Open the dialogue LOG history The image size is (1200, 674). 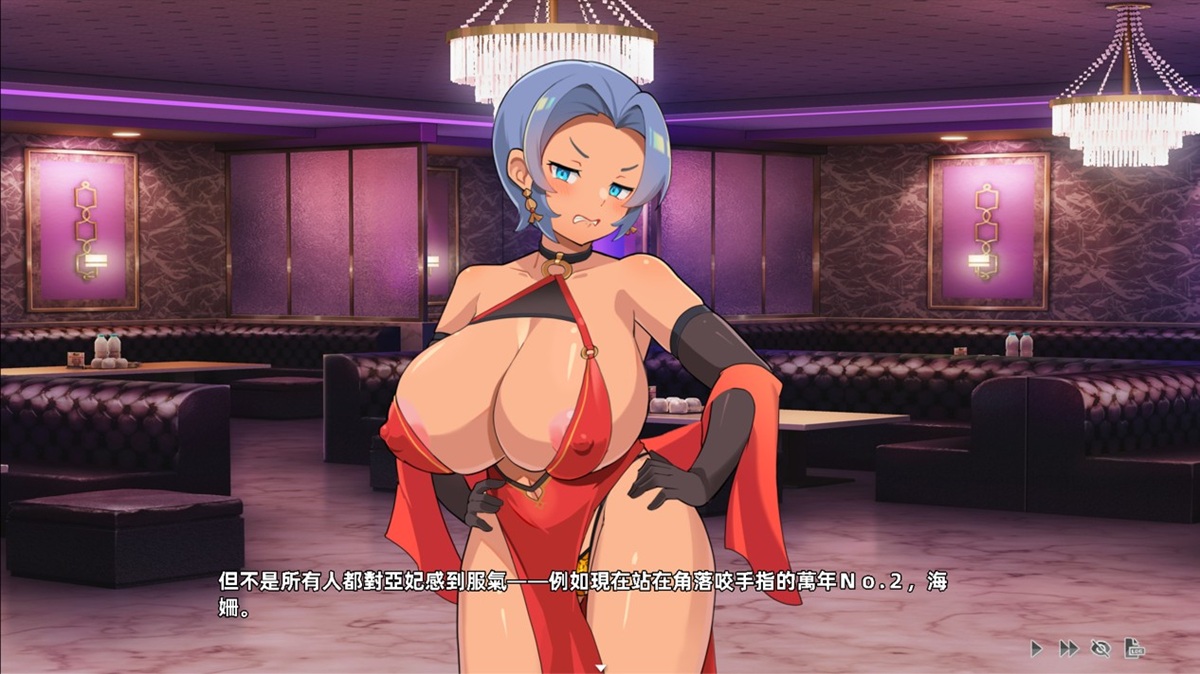[x=1134, y=649]
